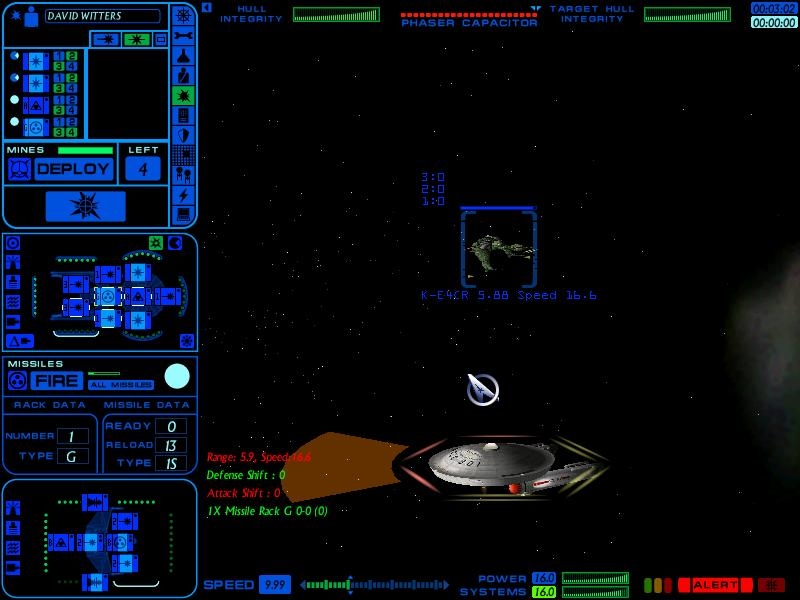
Task: Fire missiles with the FIRE button
Action: pyautogui.click(x=56, y=381)
